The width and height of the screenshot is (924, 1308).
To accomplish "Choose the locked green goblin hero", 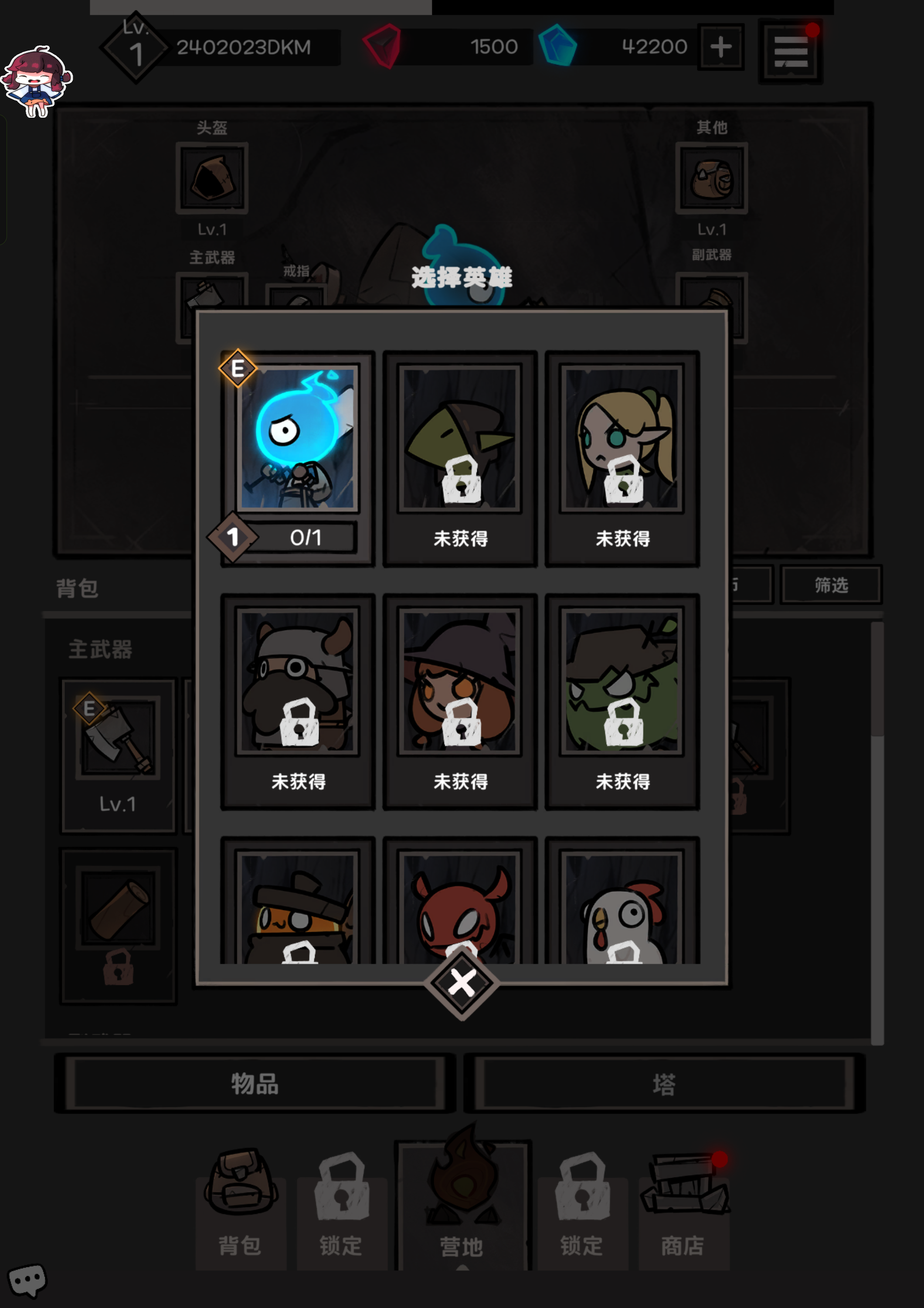I will (460, 439).
